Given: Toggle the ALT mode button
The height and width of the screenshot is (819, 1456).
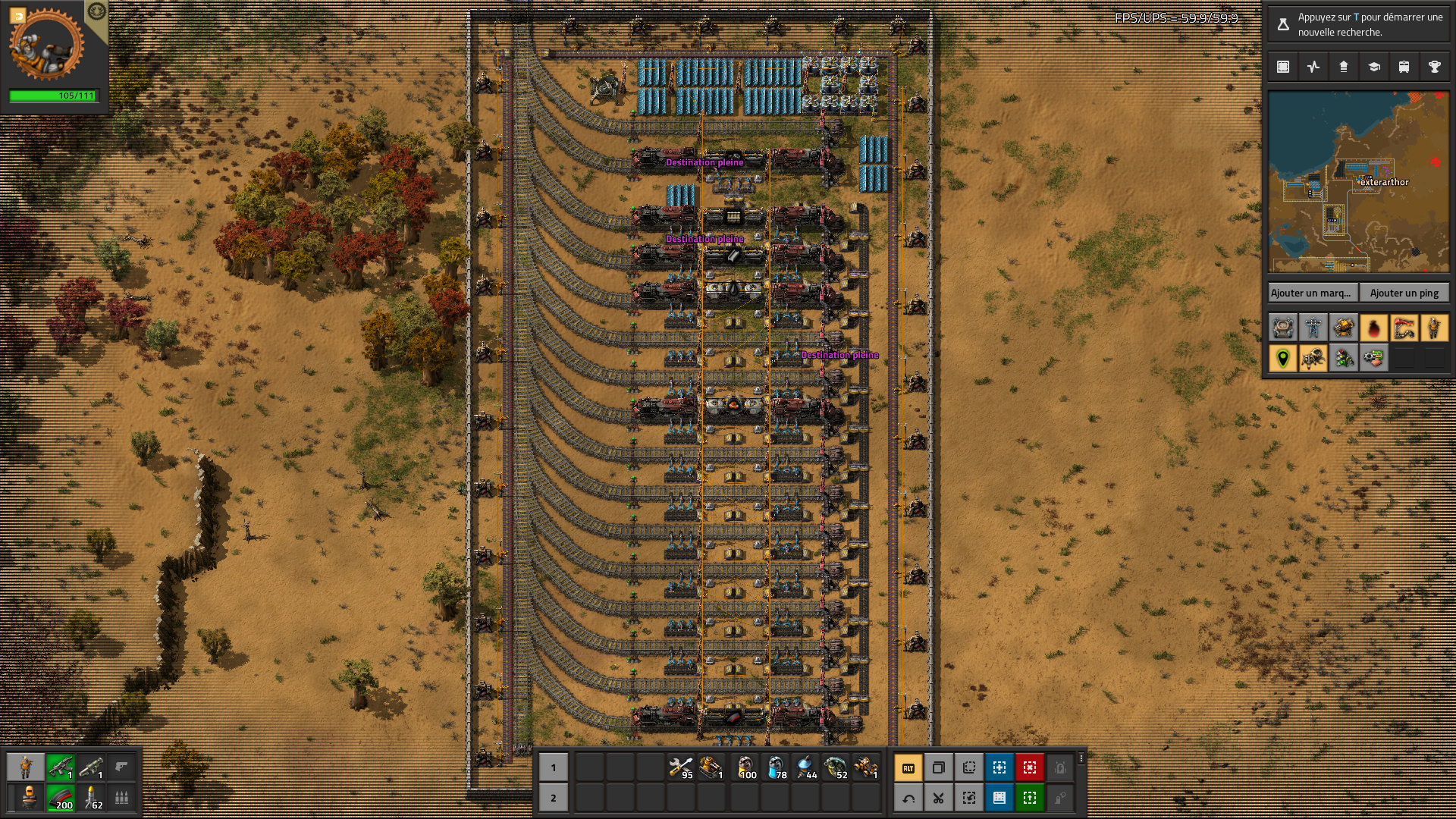Looking at the screenshot, I should click(908, 767).
